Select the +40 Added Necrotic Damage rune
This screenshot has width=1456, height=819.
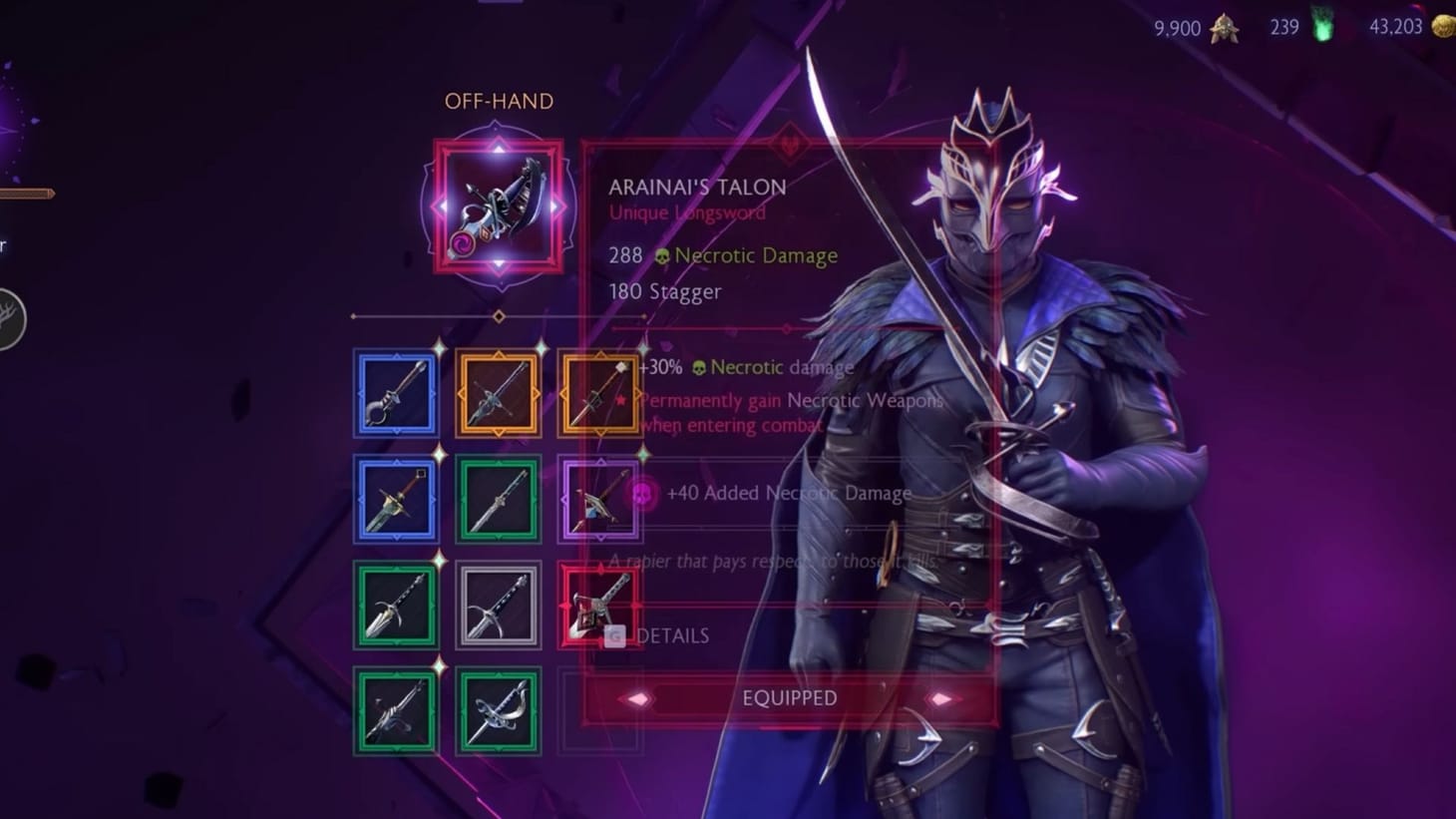[645, 493]
